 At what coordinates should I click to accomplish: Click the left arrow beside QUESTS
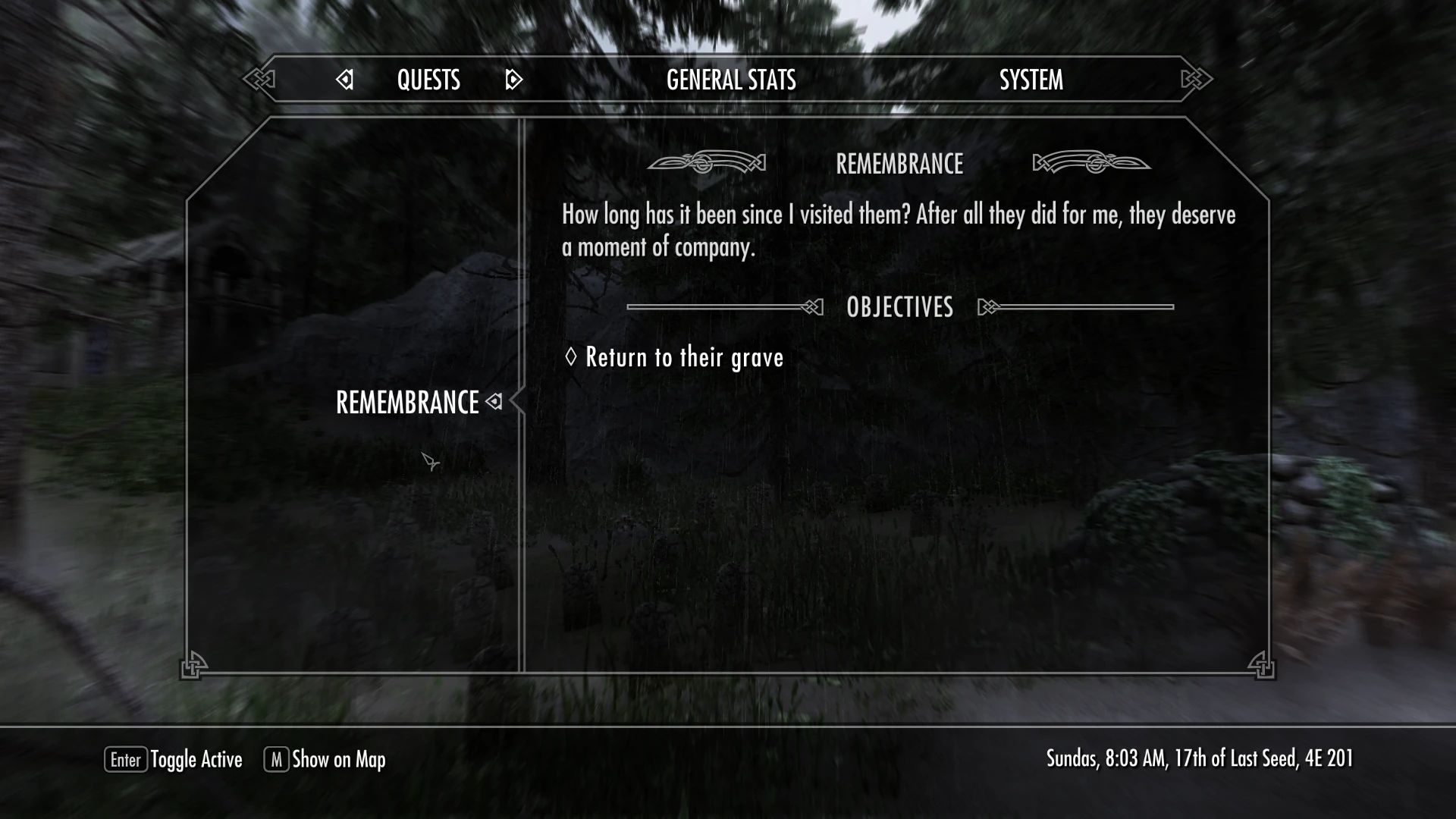[345, 79]
